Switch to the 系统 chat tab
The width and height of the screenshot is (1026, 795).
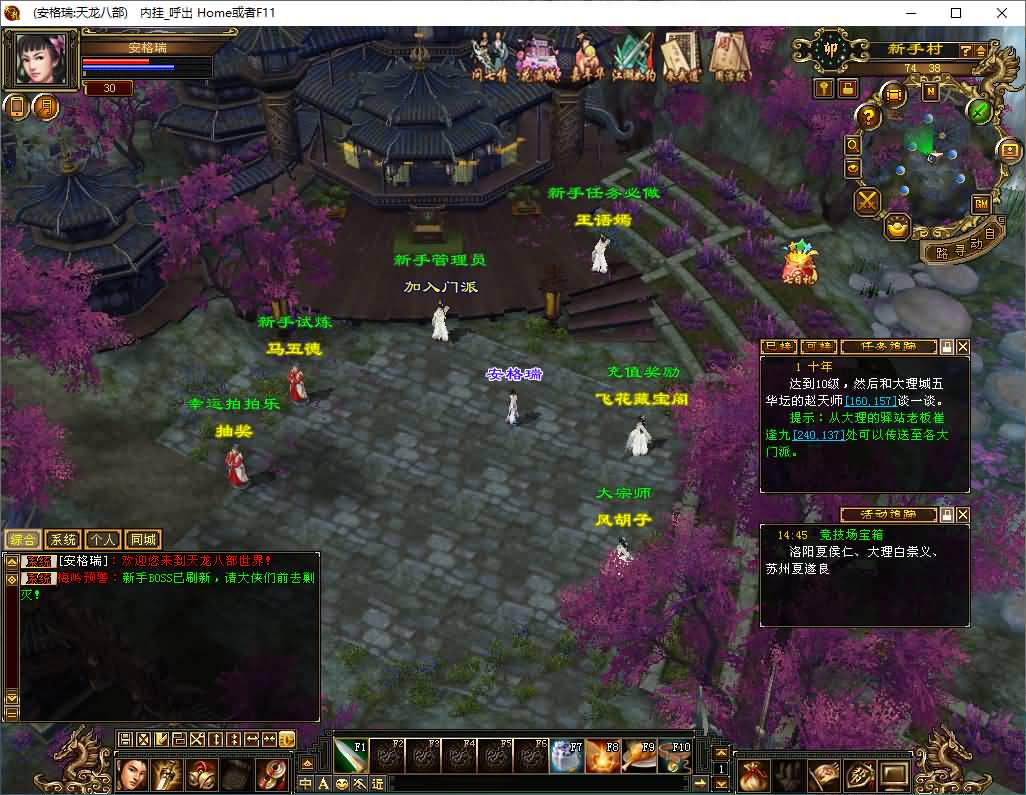[x=62, y=539]
